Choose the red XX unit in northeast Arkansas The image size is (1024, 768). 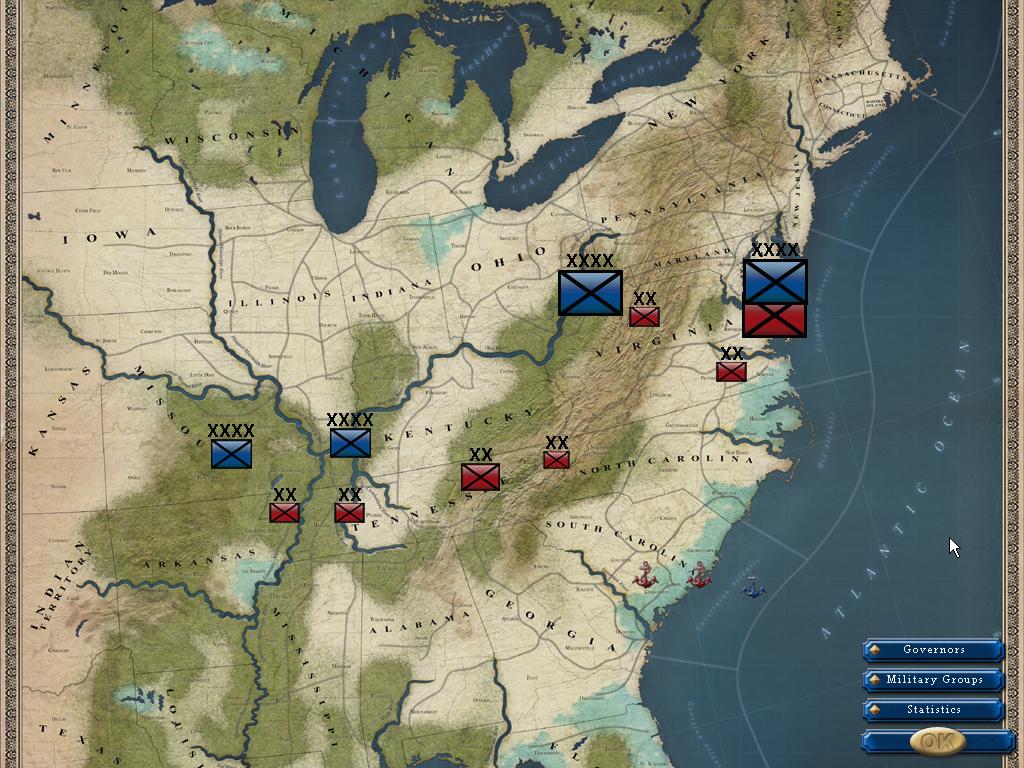284,513
